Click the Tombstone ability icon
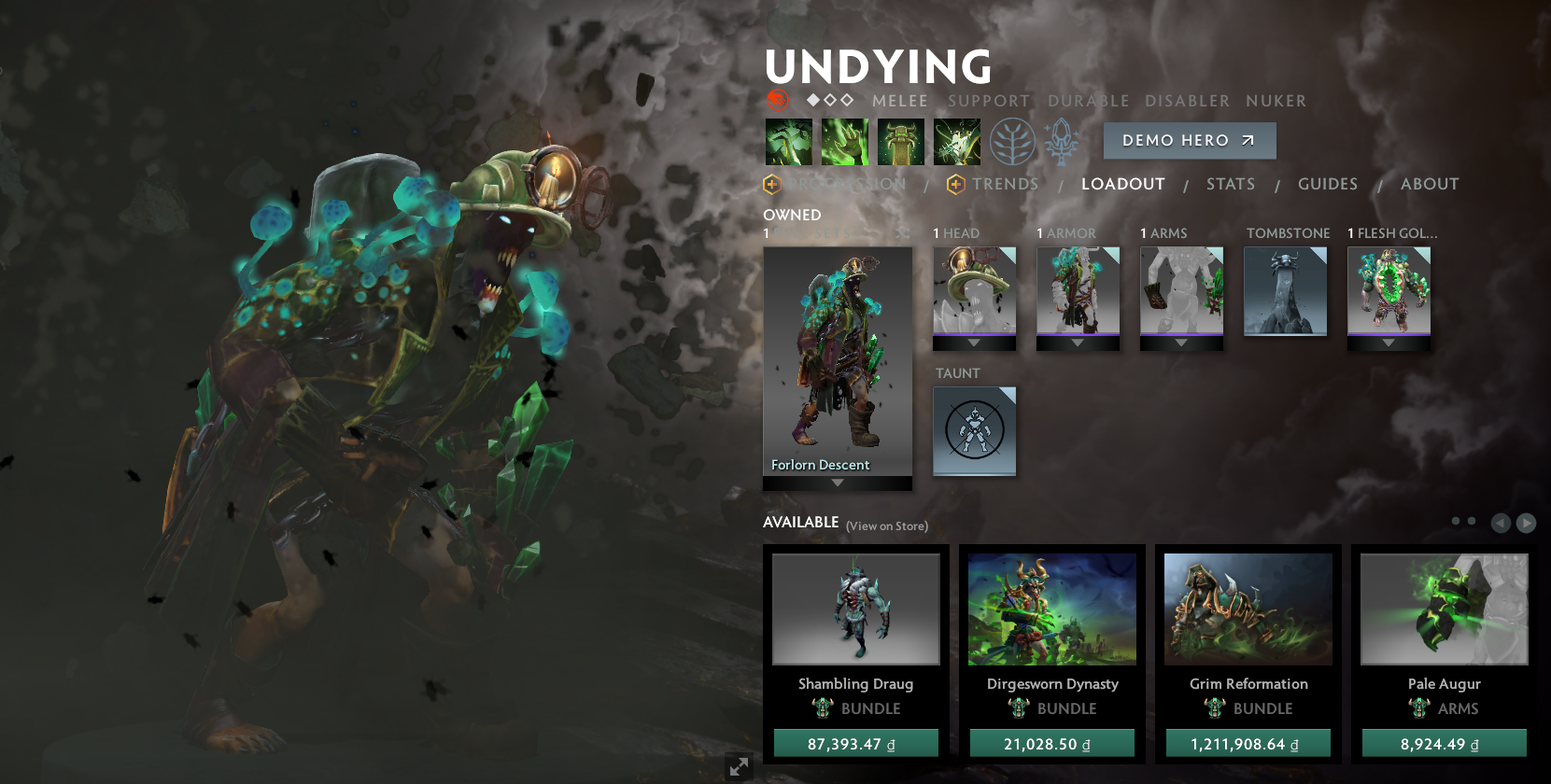 click(901, 141)
